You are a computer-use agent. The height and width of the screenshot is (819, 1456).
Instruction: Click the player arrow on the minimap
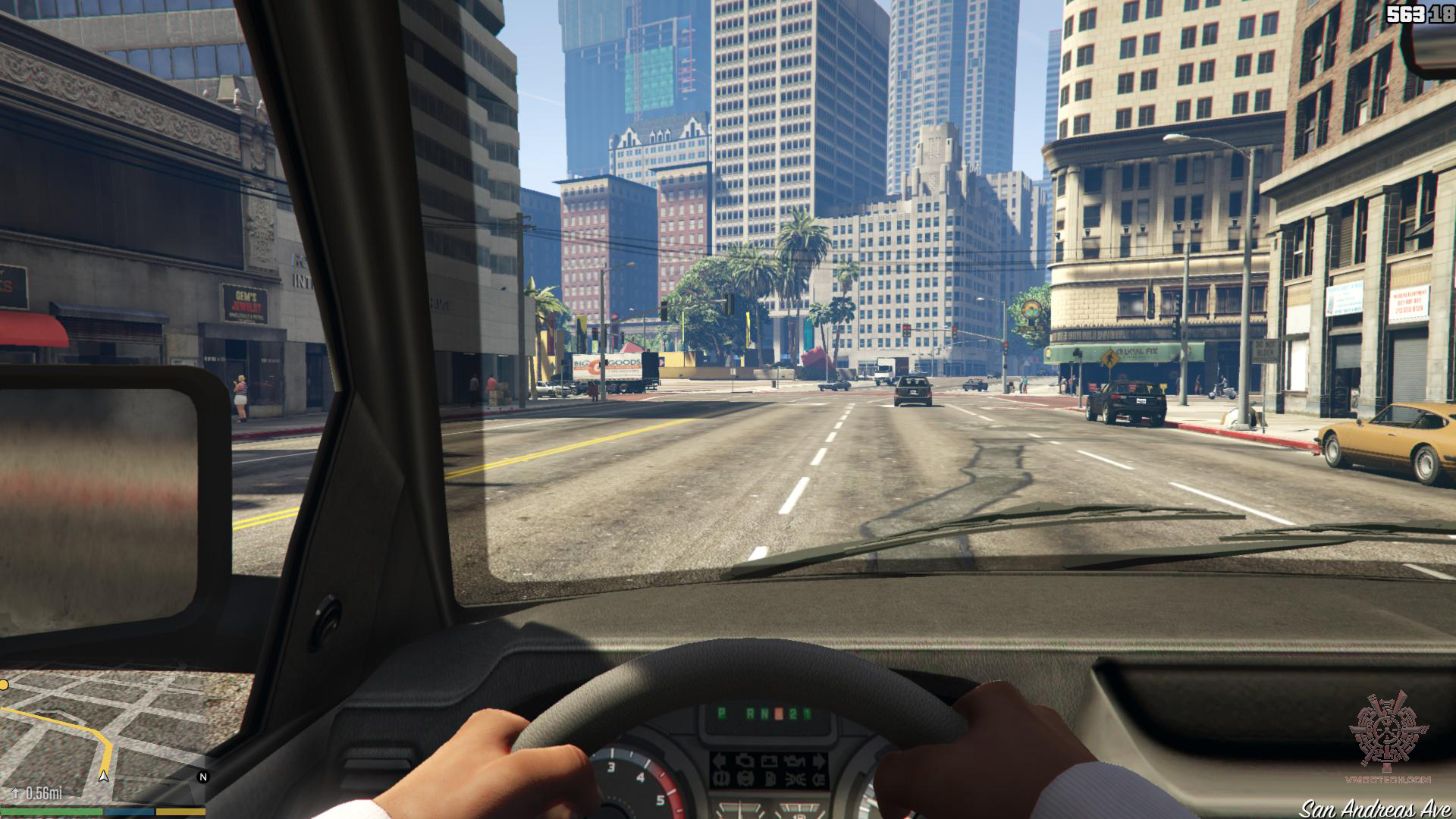(x=104, y=776)
